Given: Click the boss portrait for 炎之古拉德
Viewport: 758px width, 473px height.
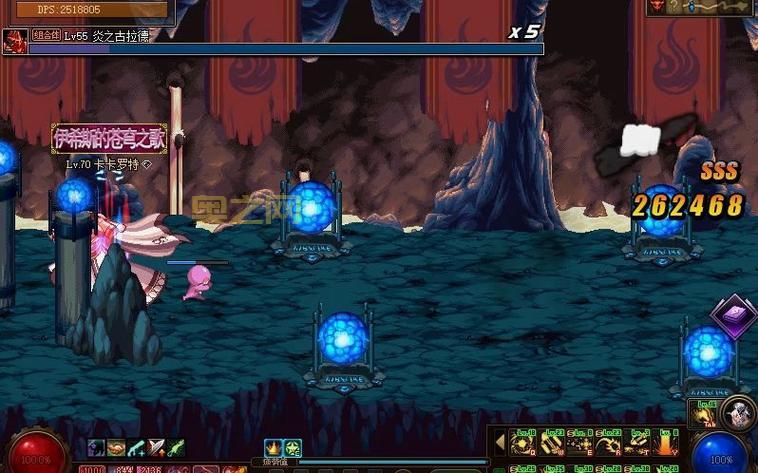Looking at the screenshot, I should click(x=15, y=41).
